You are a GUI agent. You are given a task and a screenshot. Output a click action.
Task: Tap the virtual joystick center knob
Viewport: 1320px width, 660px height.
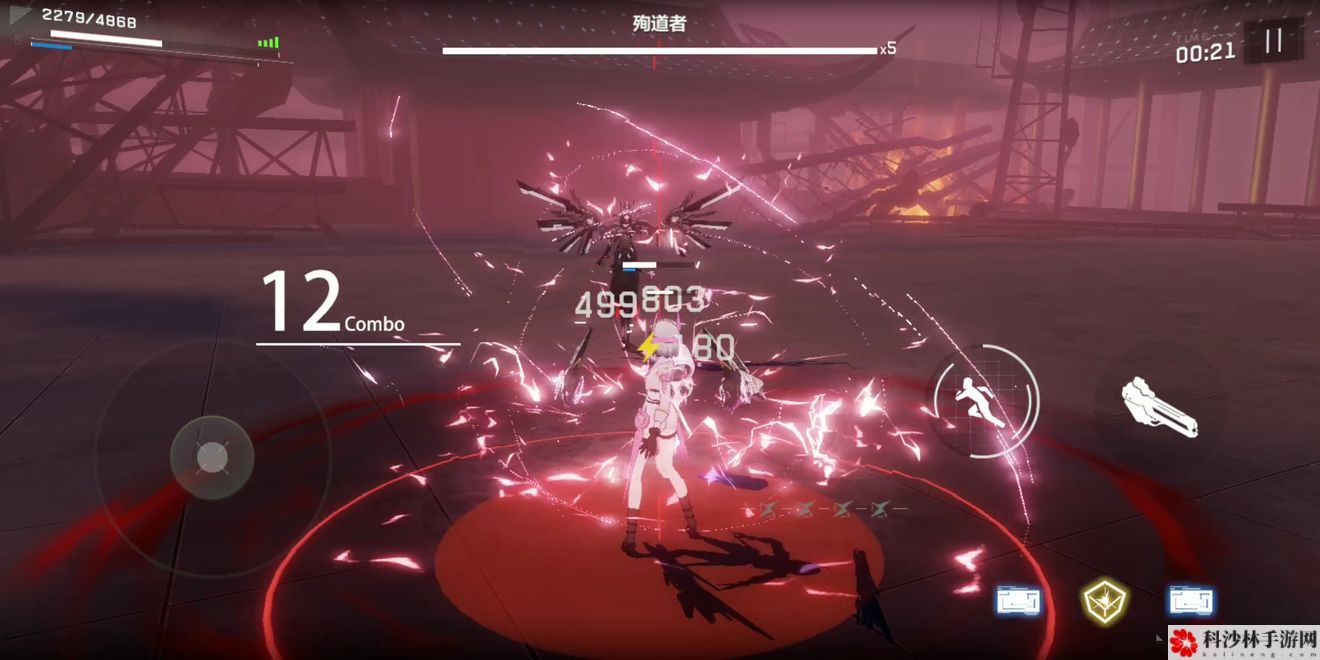click(x=212, y=457)
